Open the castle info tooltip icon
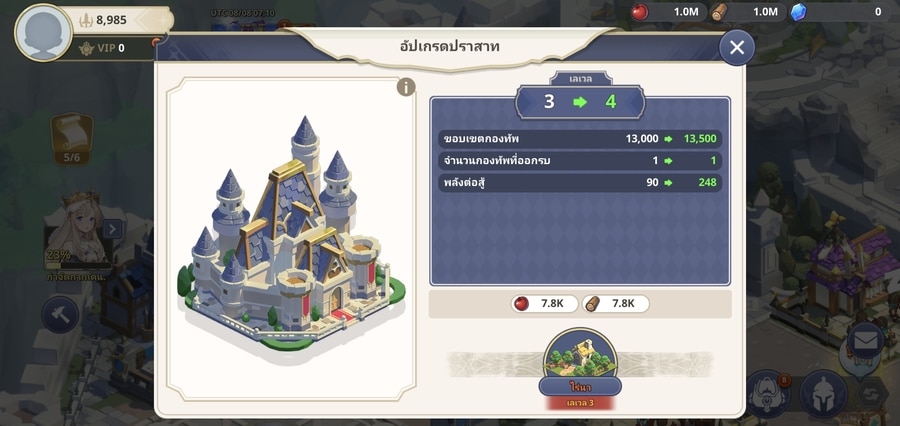 pyautogui.click(x=405, y=87)
